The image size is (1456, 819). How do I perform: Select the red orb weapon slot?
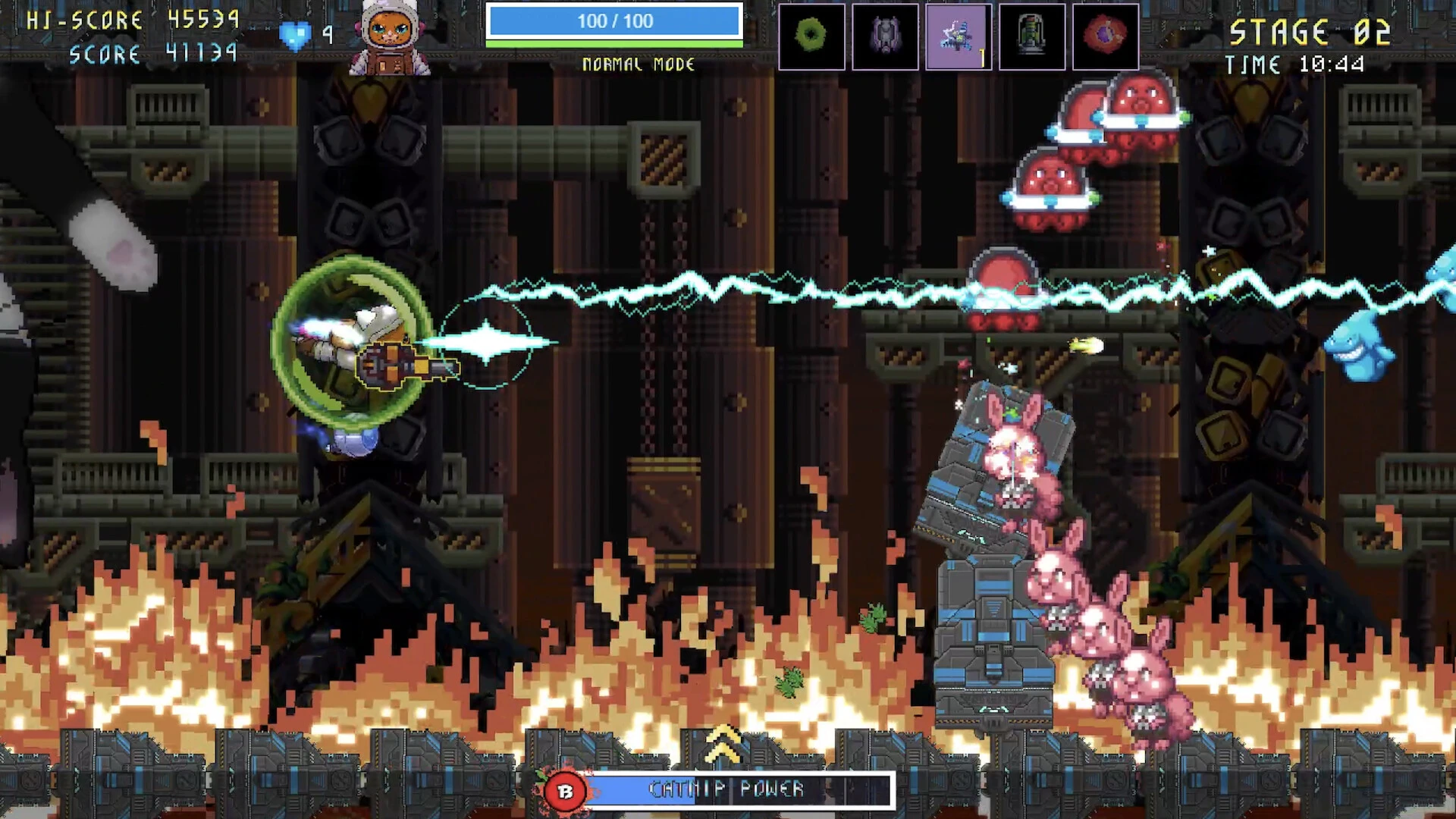pos(1106,36)
